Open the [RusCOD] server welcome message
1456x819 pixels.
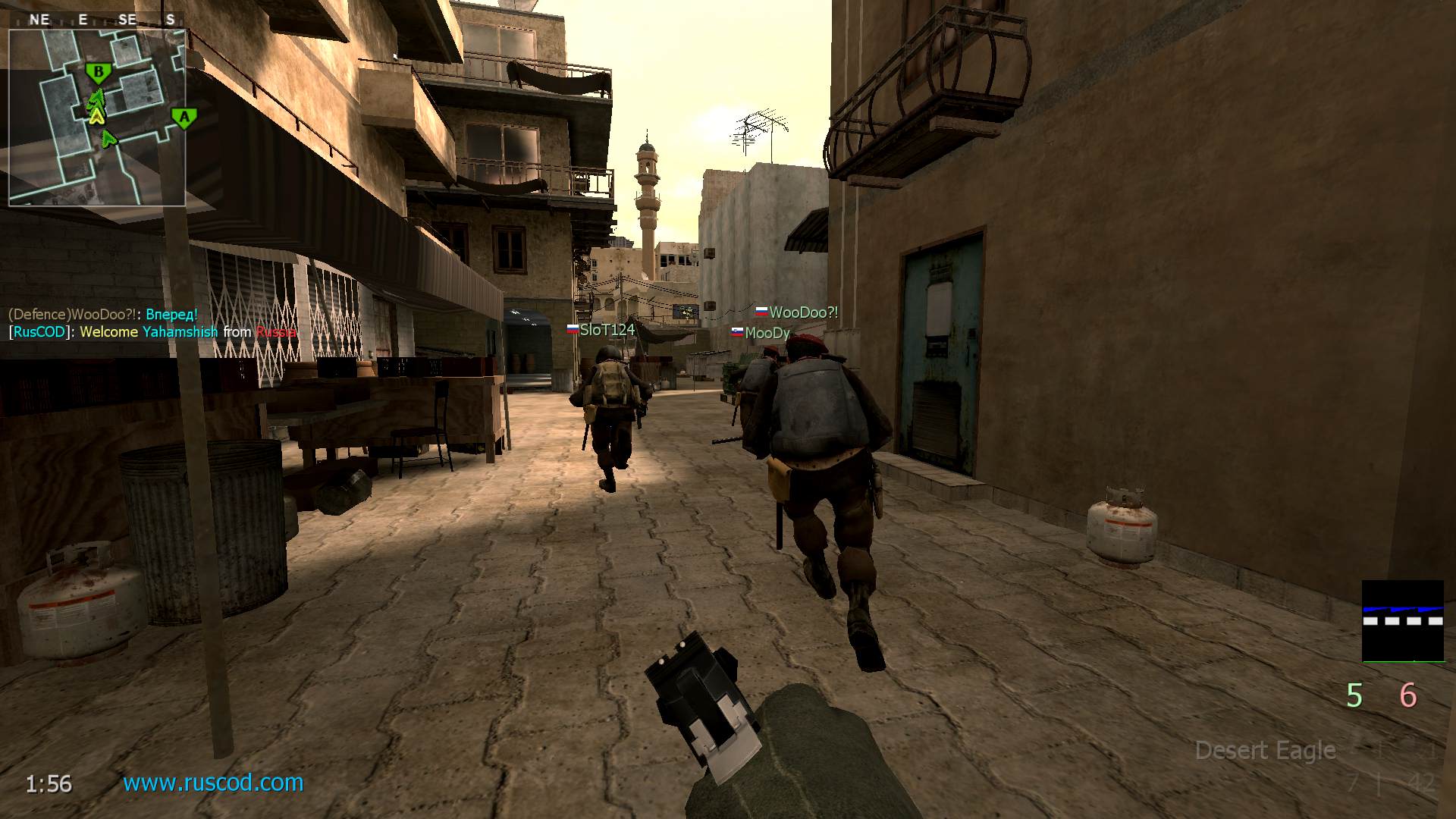click(150, 331)
